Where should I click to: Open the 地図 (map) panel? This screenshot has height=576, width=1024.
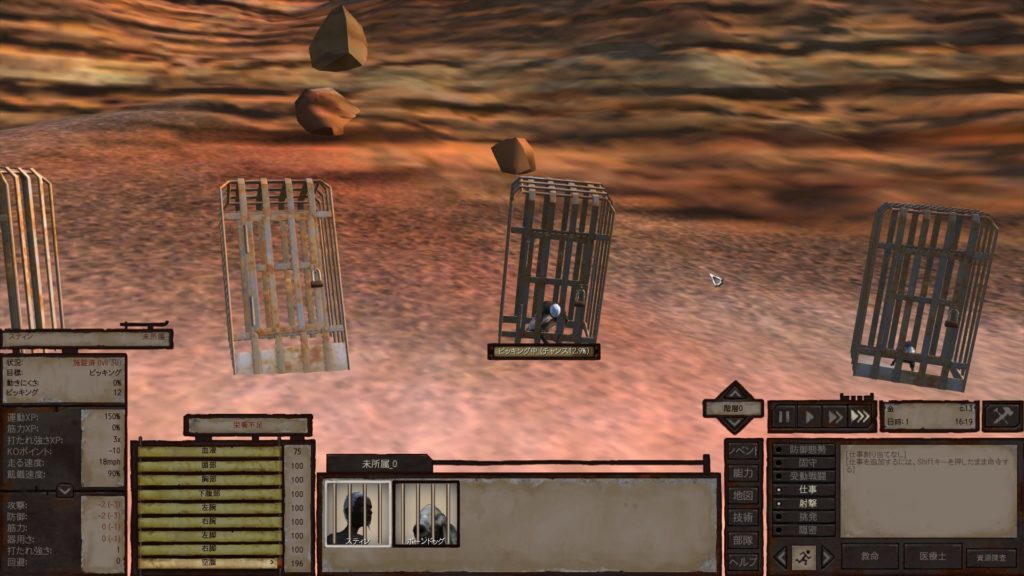742,495
